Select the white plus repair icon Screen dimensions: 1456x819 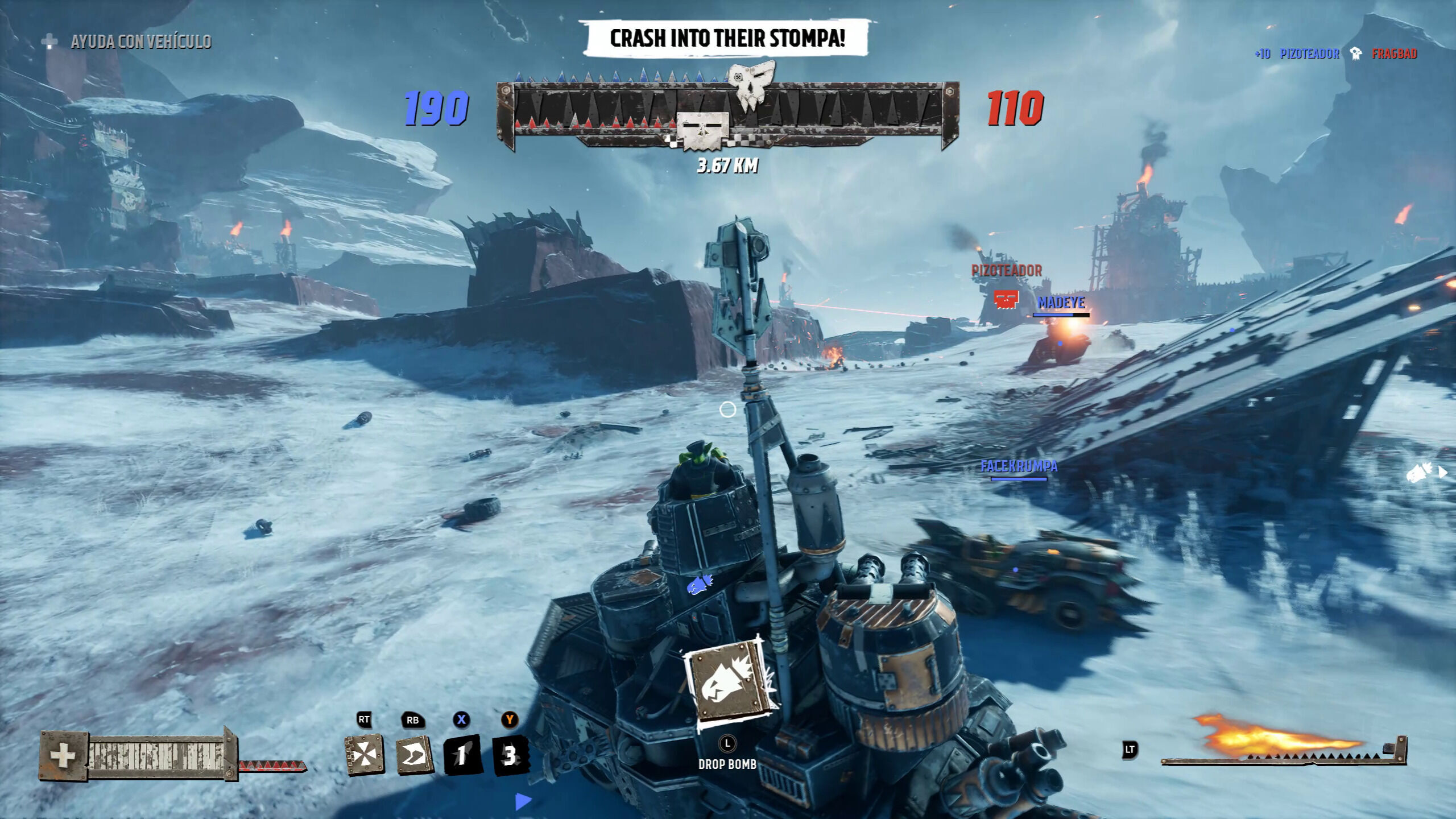pos(63,756)
